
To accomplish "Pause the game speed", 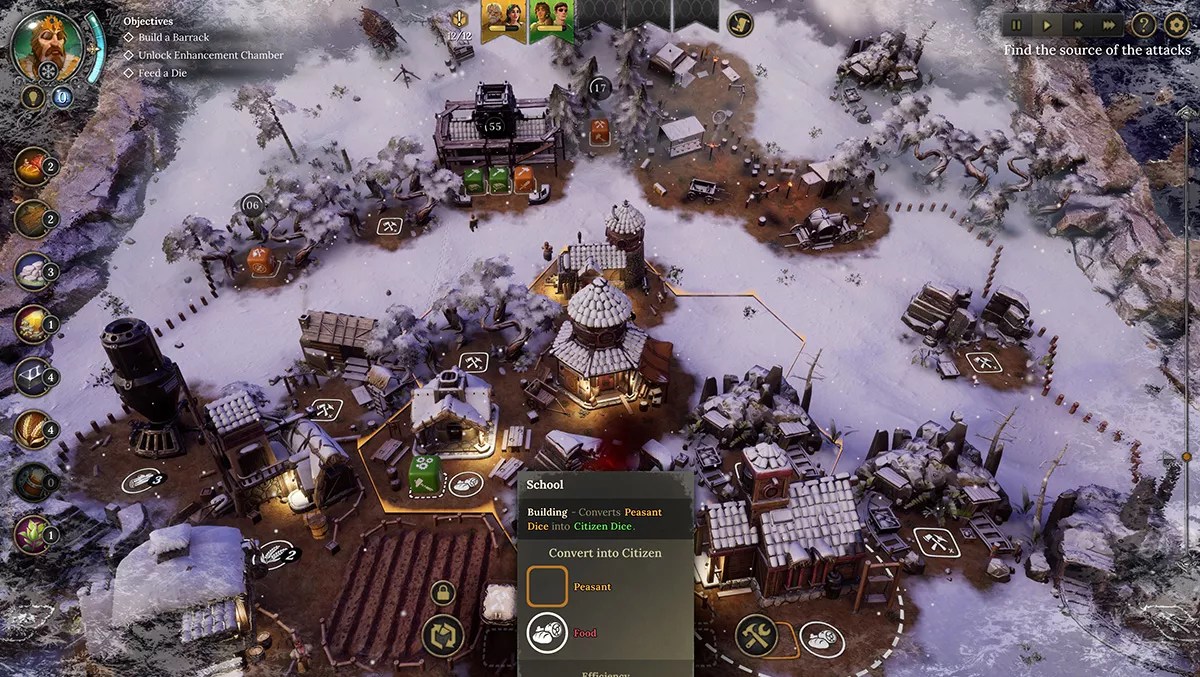I will pos(1017,25).
